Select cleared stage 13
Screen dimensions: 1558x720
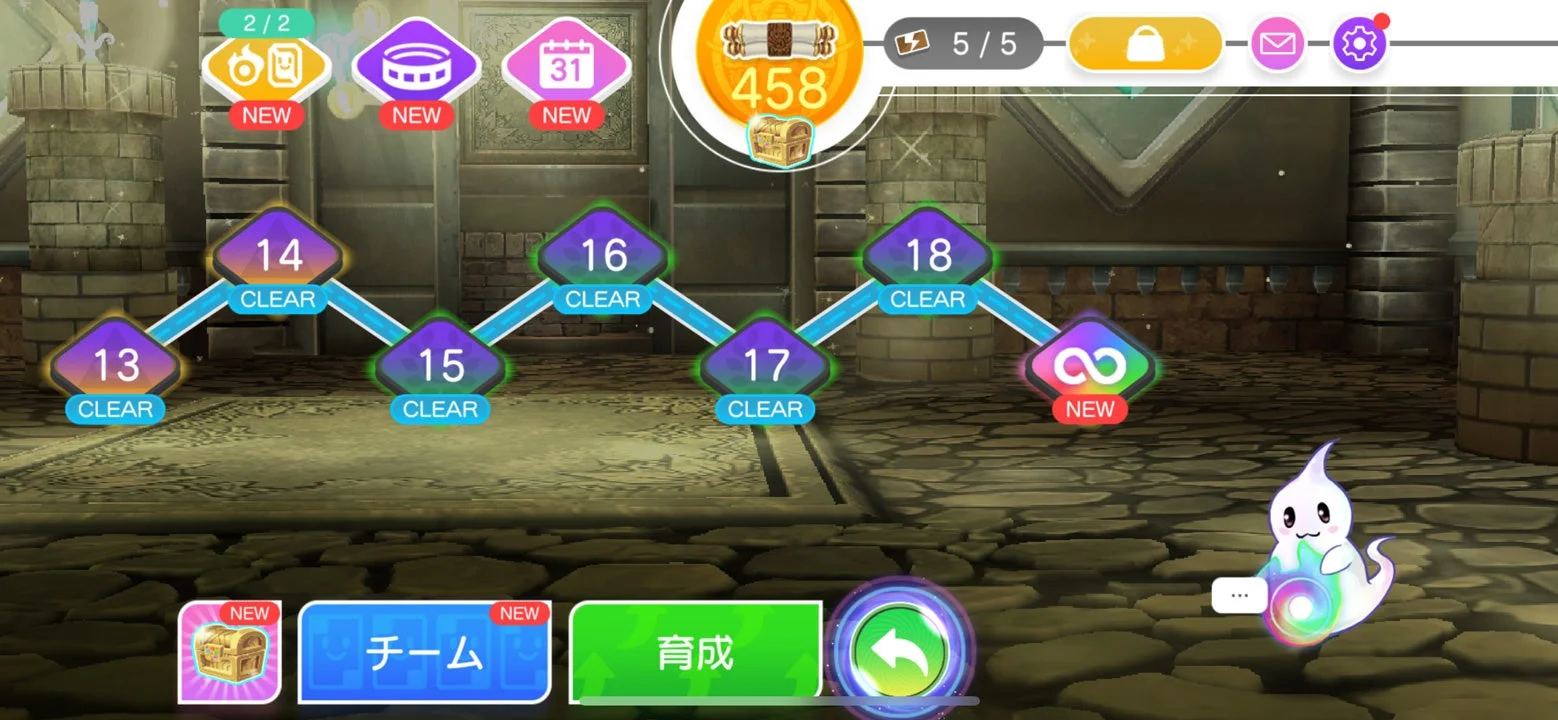point(113,366)
